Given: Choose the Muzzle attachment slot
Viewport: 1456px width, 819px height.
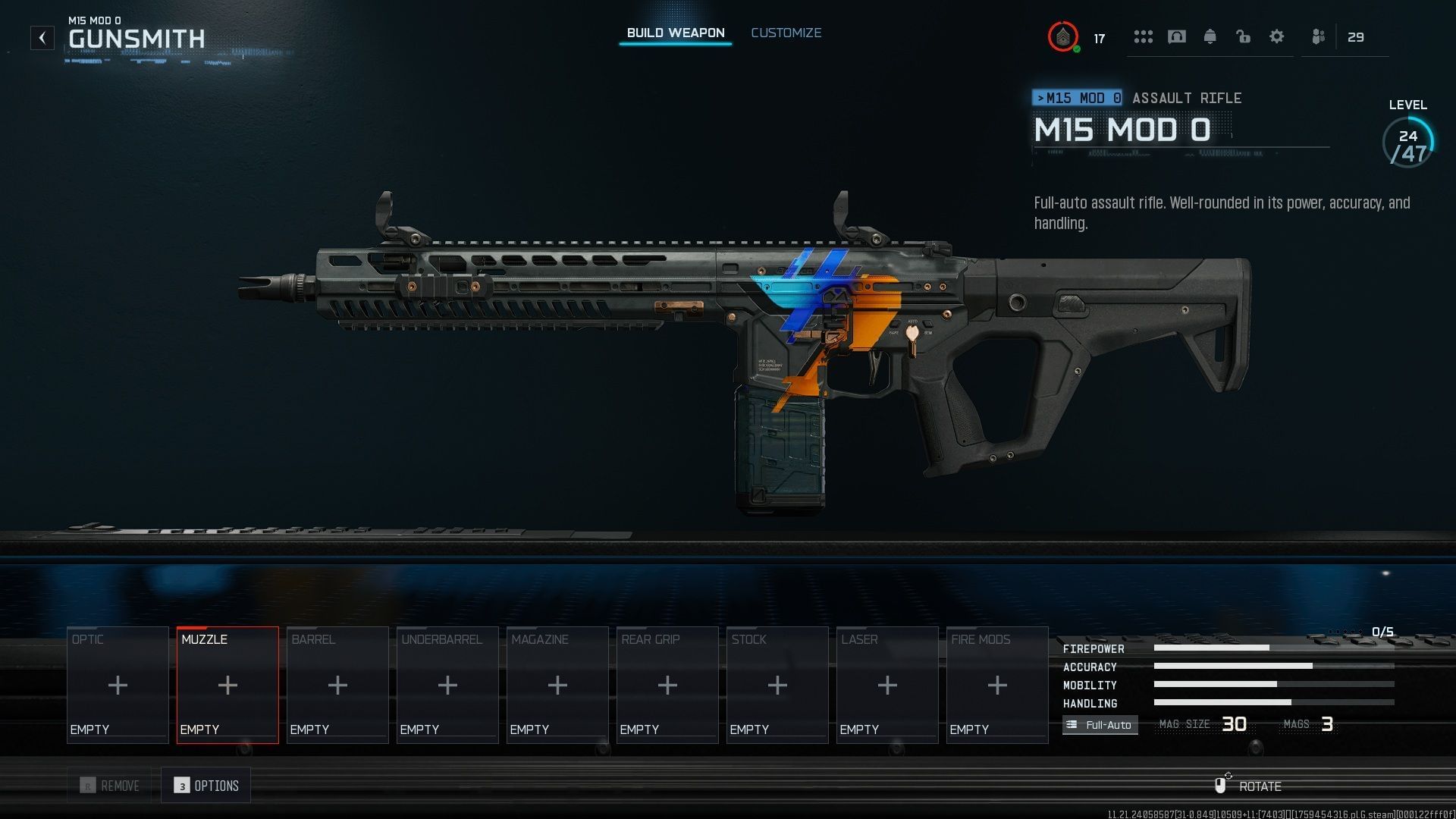Looking at the screenshot, I should tap(227, 685).
